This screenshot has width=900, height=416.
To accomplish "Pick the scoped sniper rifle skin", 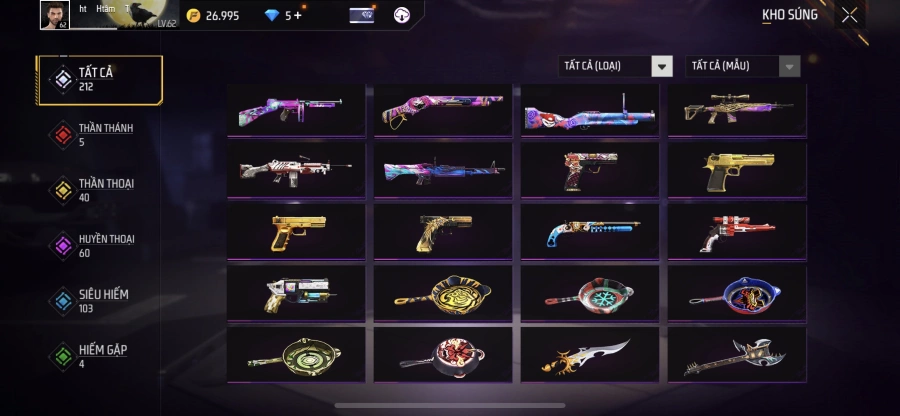I will [738, 109].
